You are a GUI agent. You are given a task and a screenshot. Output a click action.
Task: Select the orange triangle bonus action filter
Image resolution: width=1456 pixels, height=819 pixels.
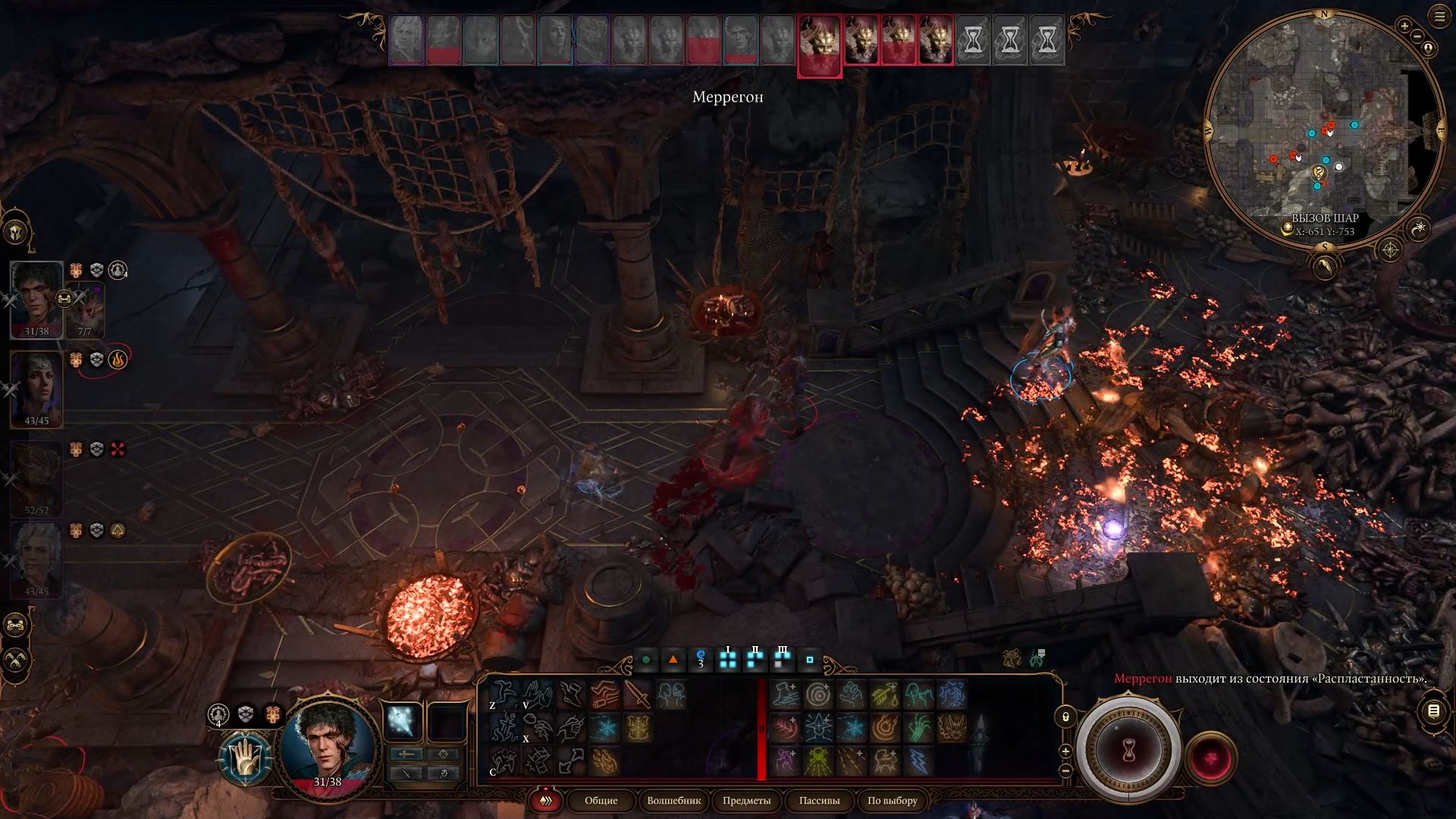coord(673,660)
